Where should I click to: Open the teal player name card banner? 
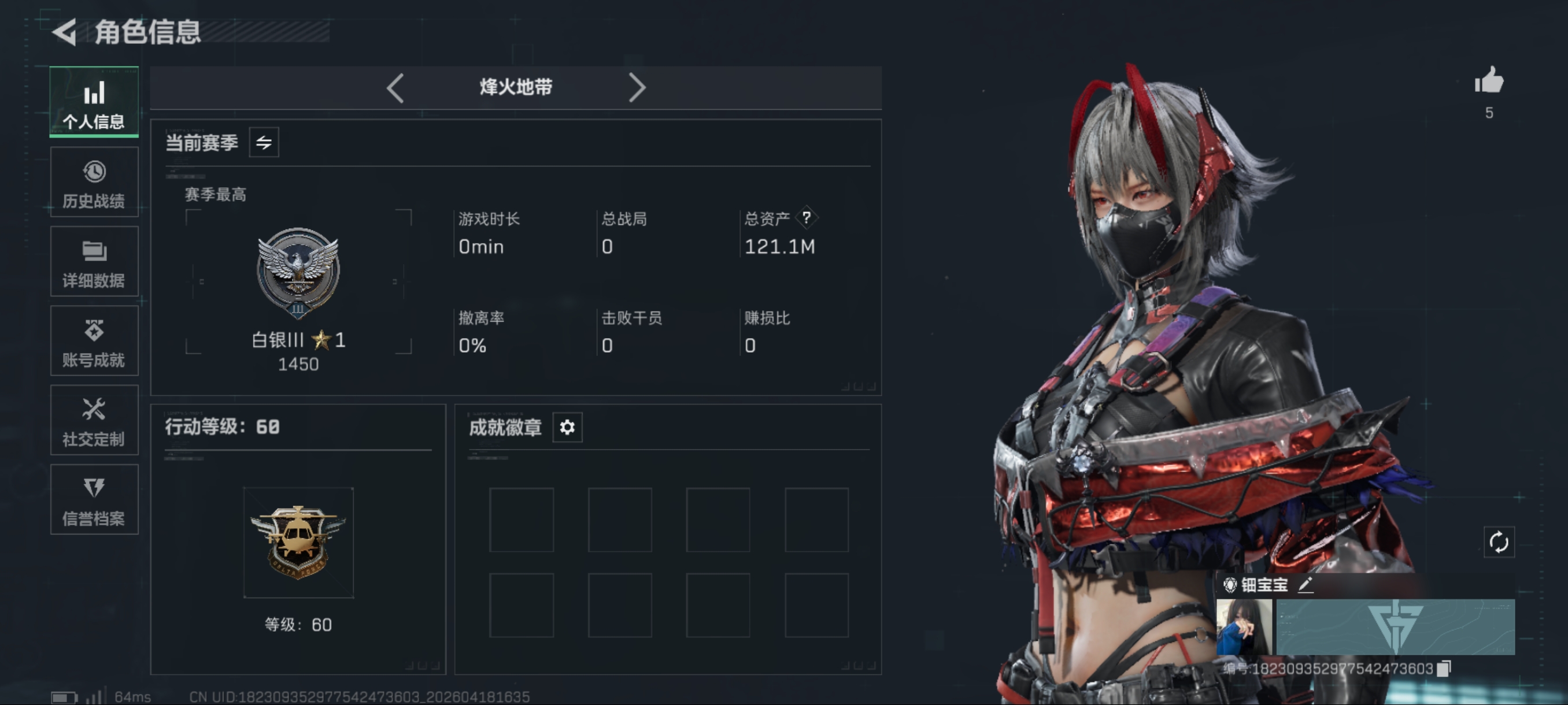click(x=1395, y=626)
